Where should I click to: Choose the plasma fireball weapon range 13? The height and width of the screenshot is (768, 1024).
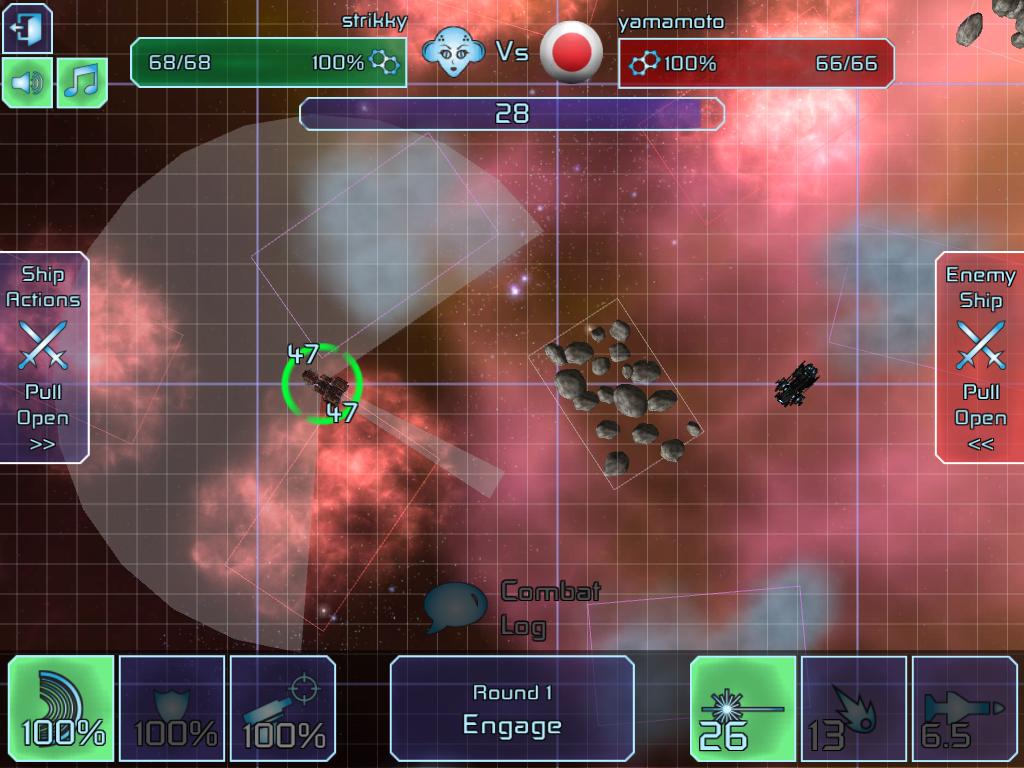(854, 708)
